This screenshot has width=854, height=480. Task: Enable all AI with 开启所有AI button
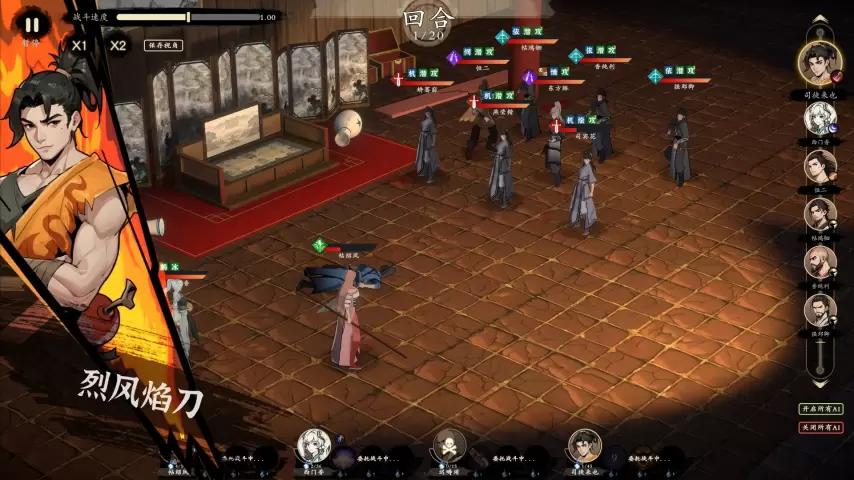pyautogui.click(x=821, y=409)
